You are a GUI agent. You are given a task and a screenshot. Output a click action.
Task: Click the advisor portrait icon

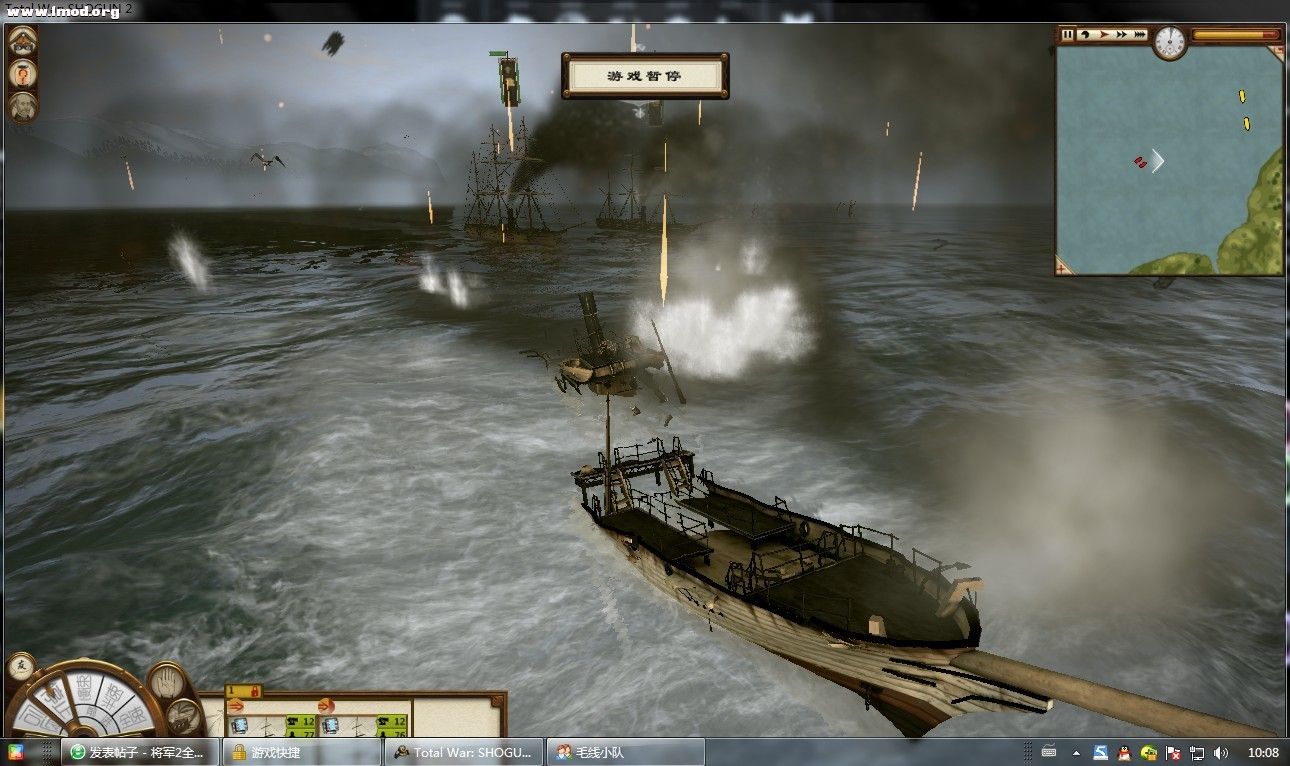pyautogui.click(x=22, y=106)
